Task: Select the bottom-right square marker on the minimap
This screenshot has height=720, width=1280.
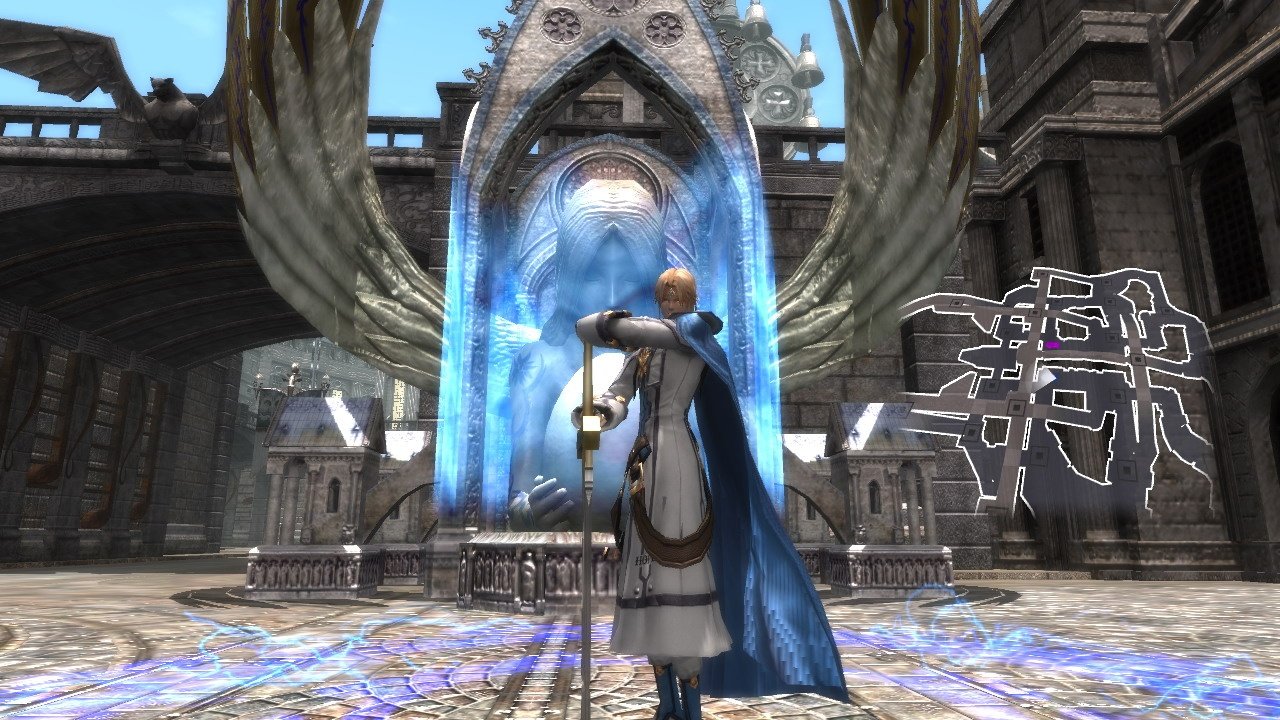Action: pos(1125,467)
